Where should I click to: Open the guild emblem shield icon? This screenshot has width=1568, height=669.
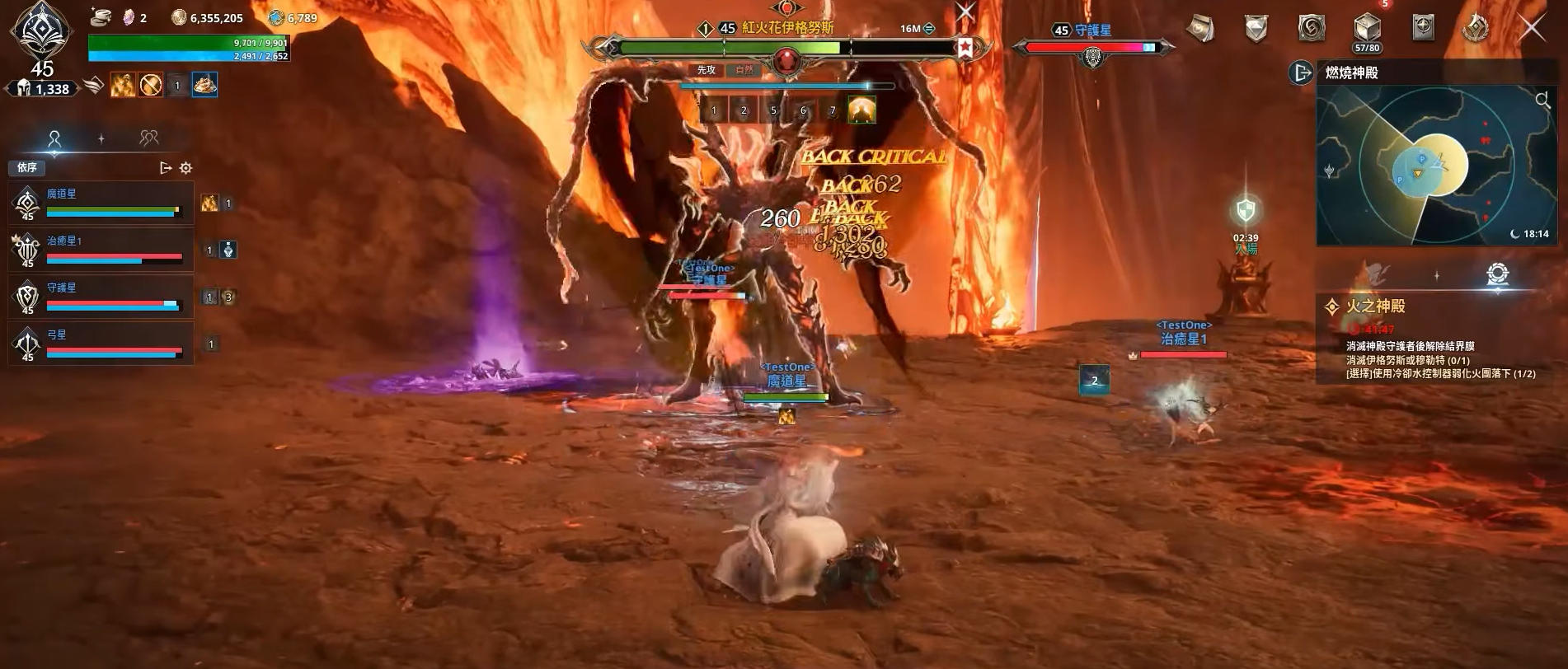[x=1256, y=27]
